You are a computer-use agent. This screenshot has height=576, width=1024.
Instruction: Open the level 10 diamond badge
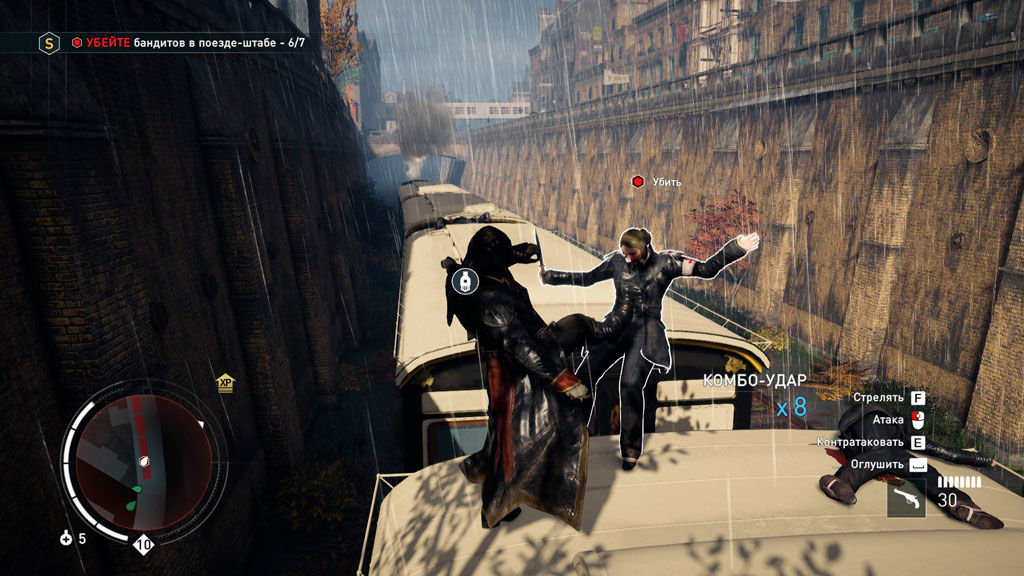pos(144,545)
